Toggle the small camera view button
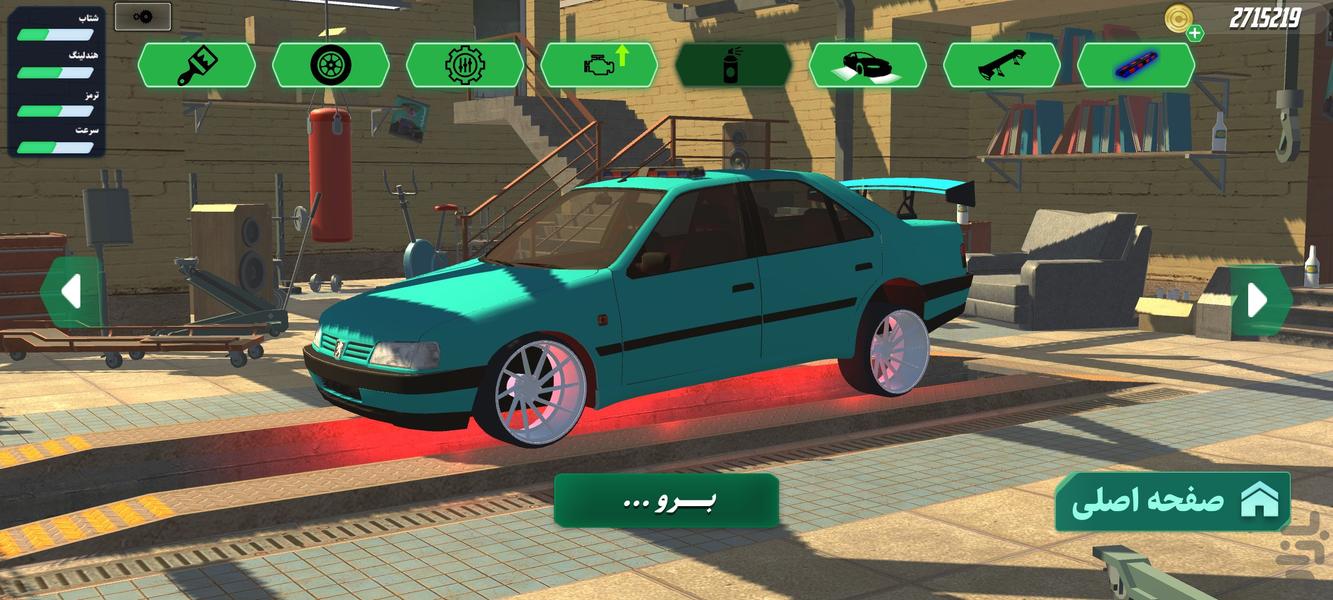This screenshot has height=600, width=1333. click(142, 17)
